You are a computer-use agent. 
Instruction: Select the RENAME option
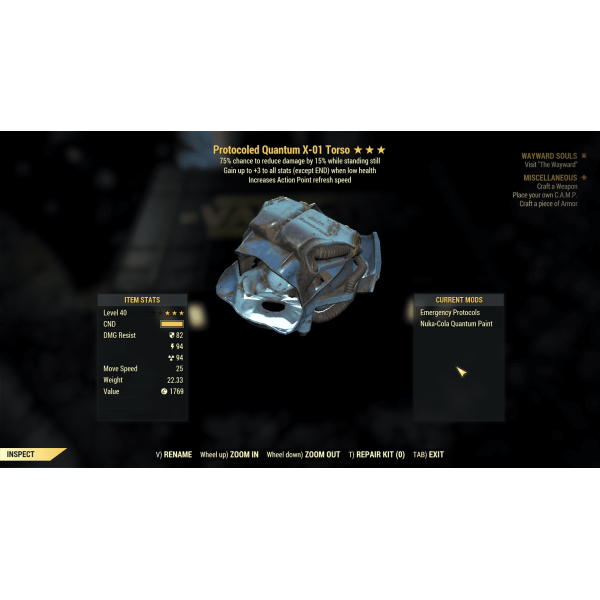[176, 454]
